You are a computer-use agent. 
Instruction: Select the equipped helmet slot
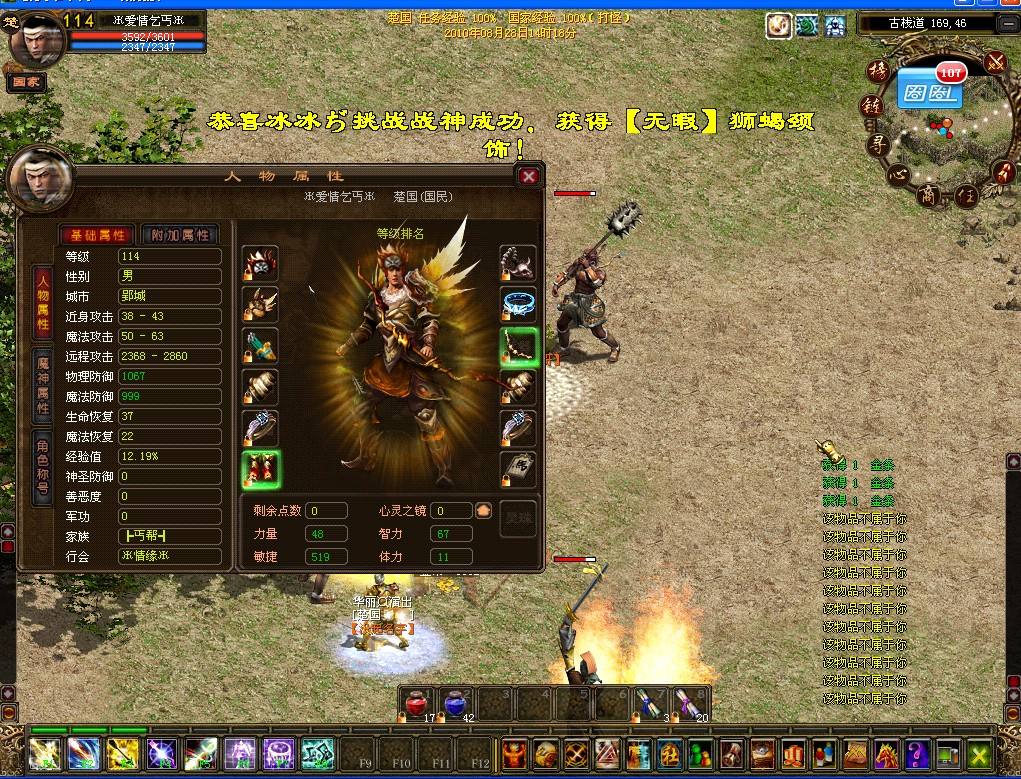tap(260, 264)
